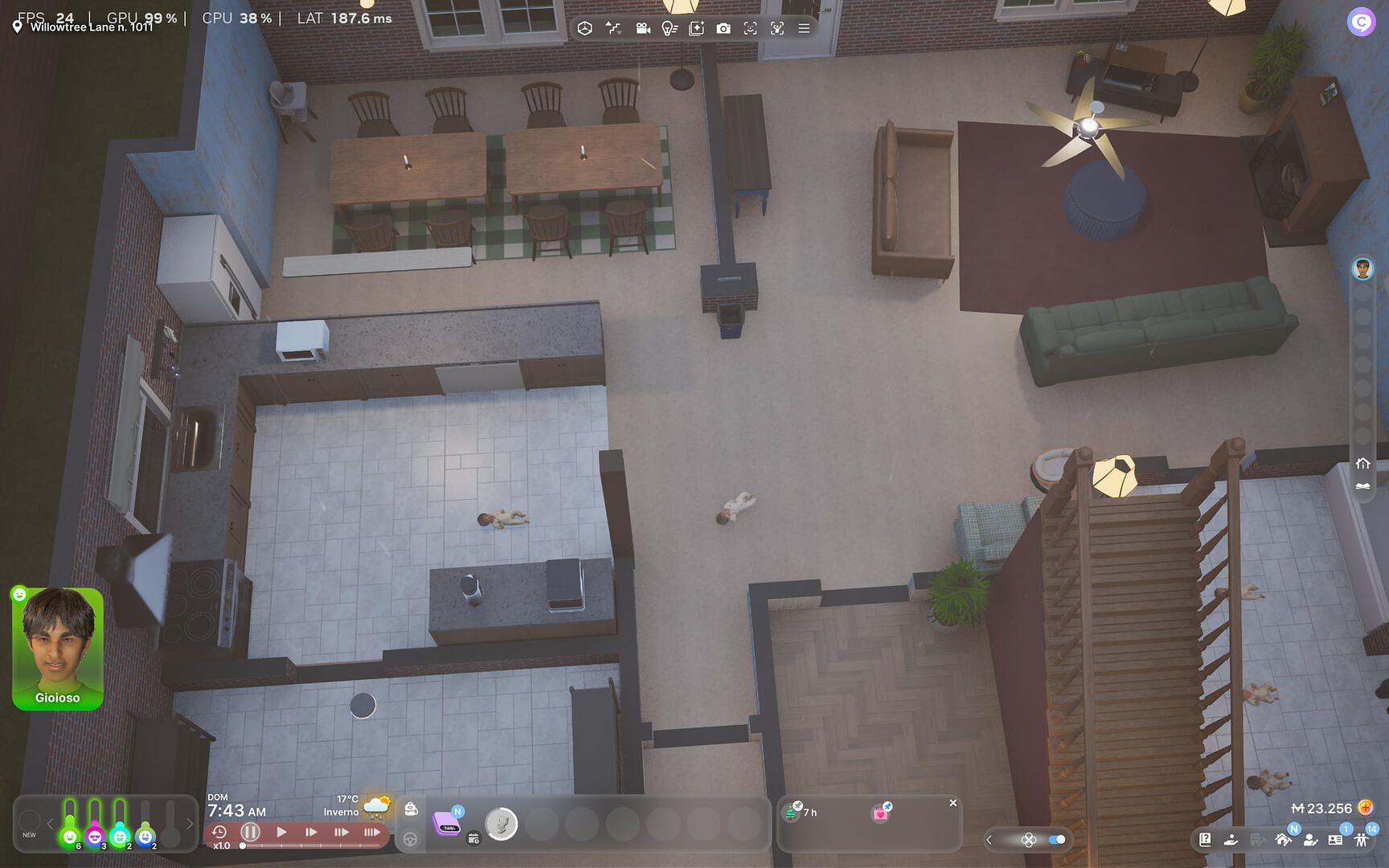1389x868 pixels.
Task: Click the orange plus beside the 23.256 currency
Action: [x=1367, y=809]
